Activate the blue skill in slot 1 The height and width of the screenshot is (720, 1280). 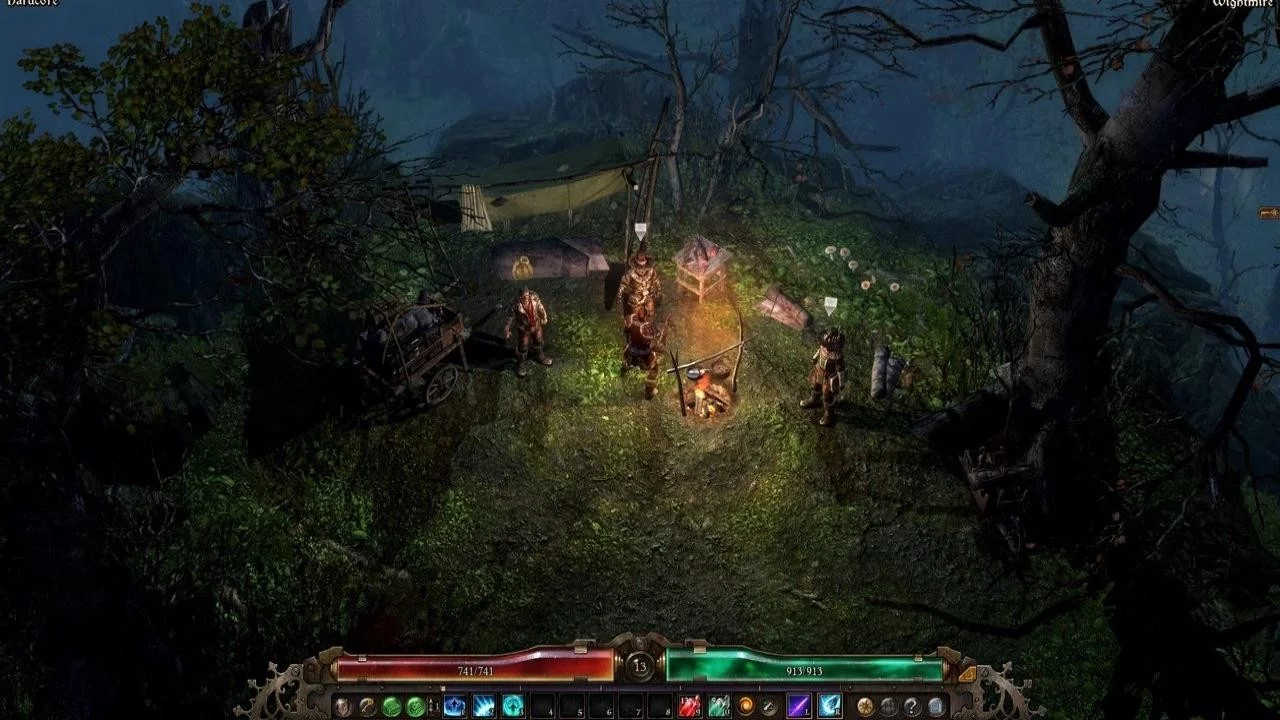[455, 706]
